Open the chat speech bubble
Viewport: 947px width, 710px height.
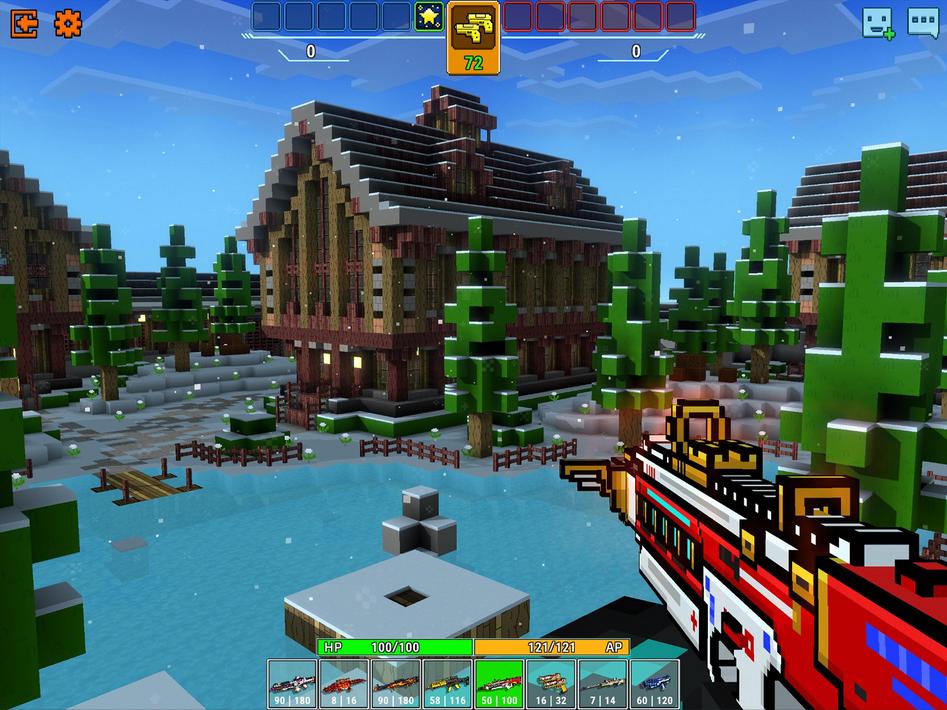coord(922,23)
